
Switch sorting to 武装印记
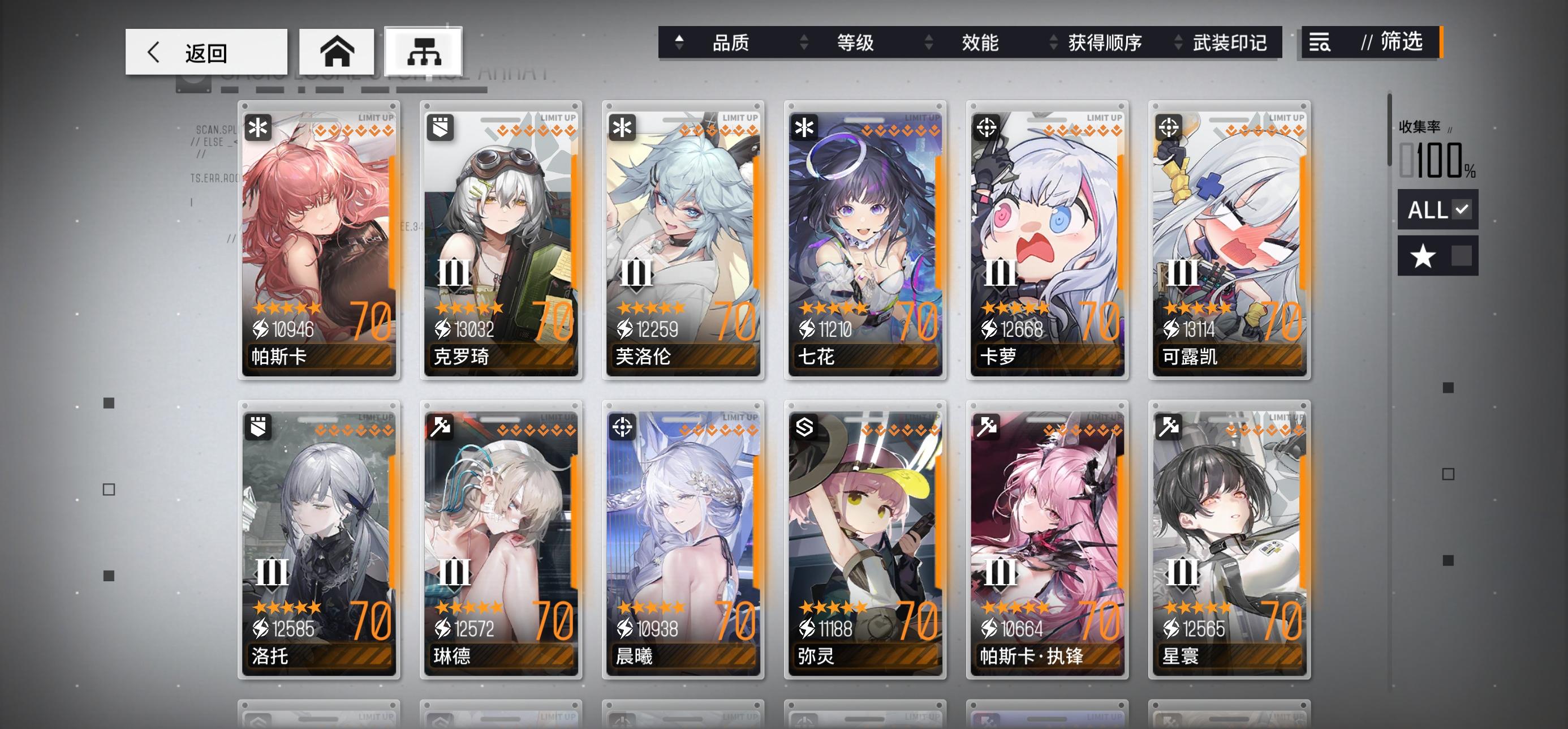(x=1230, y=43)
